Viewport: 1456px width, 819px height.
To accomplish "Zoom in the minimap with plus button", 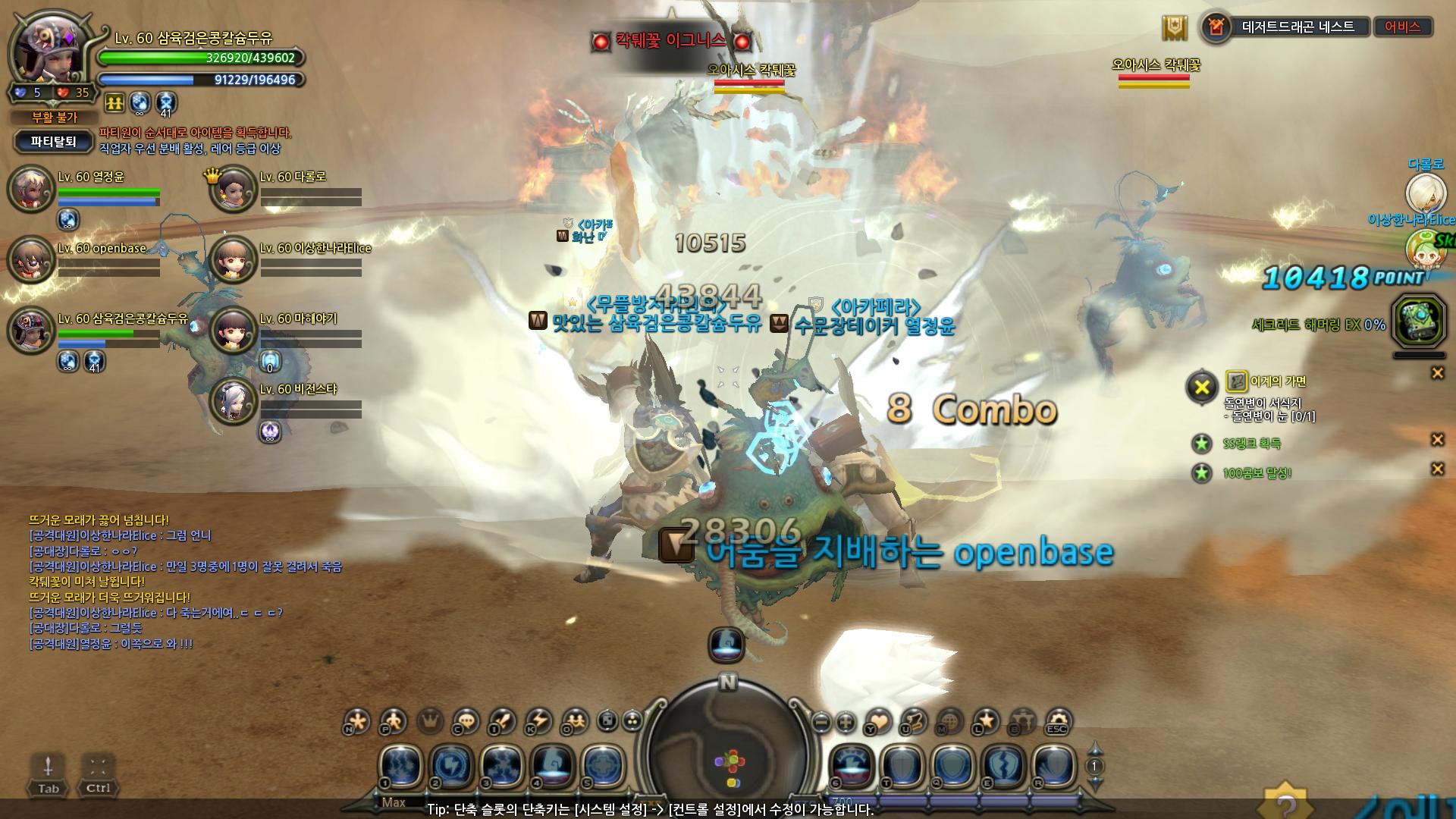I will [846, 722].
